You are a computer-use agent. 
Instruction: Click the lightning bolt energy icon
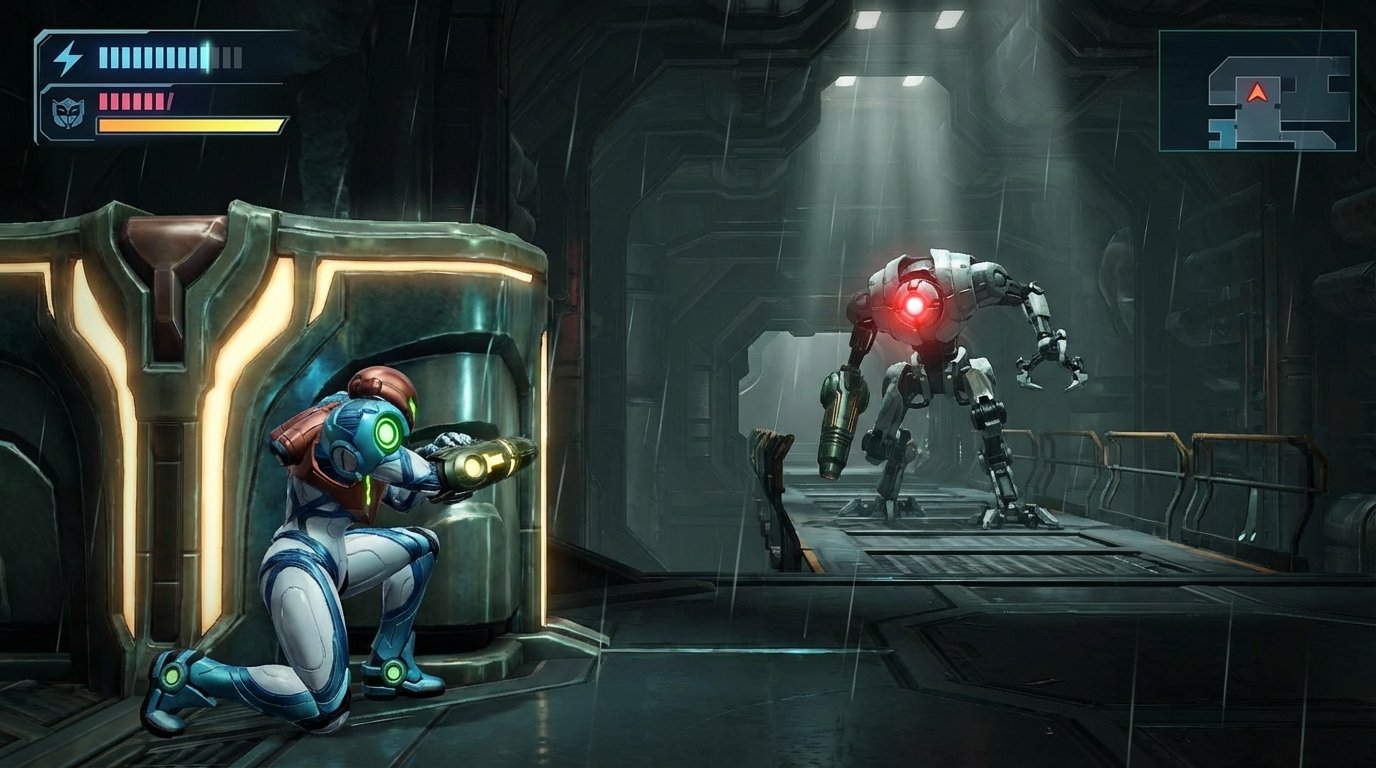click(68, 58)
